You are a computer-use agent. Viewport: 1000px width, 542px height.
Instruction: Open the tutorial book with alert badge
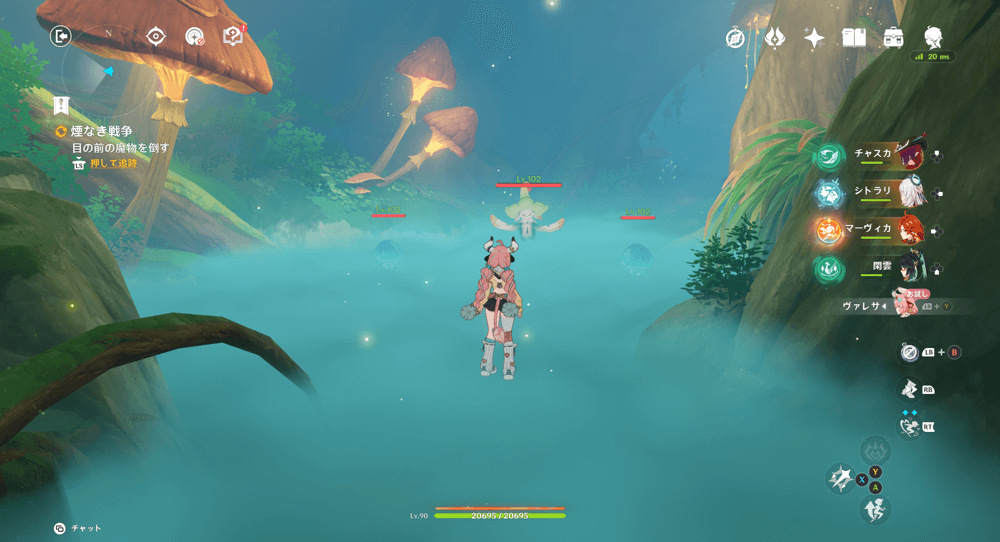233,37
